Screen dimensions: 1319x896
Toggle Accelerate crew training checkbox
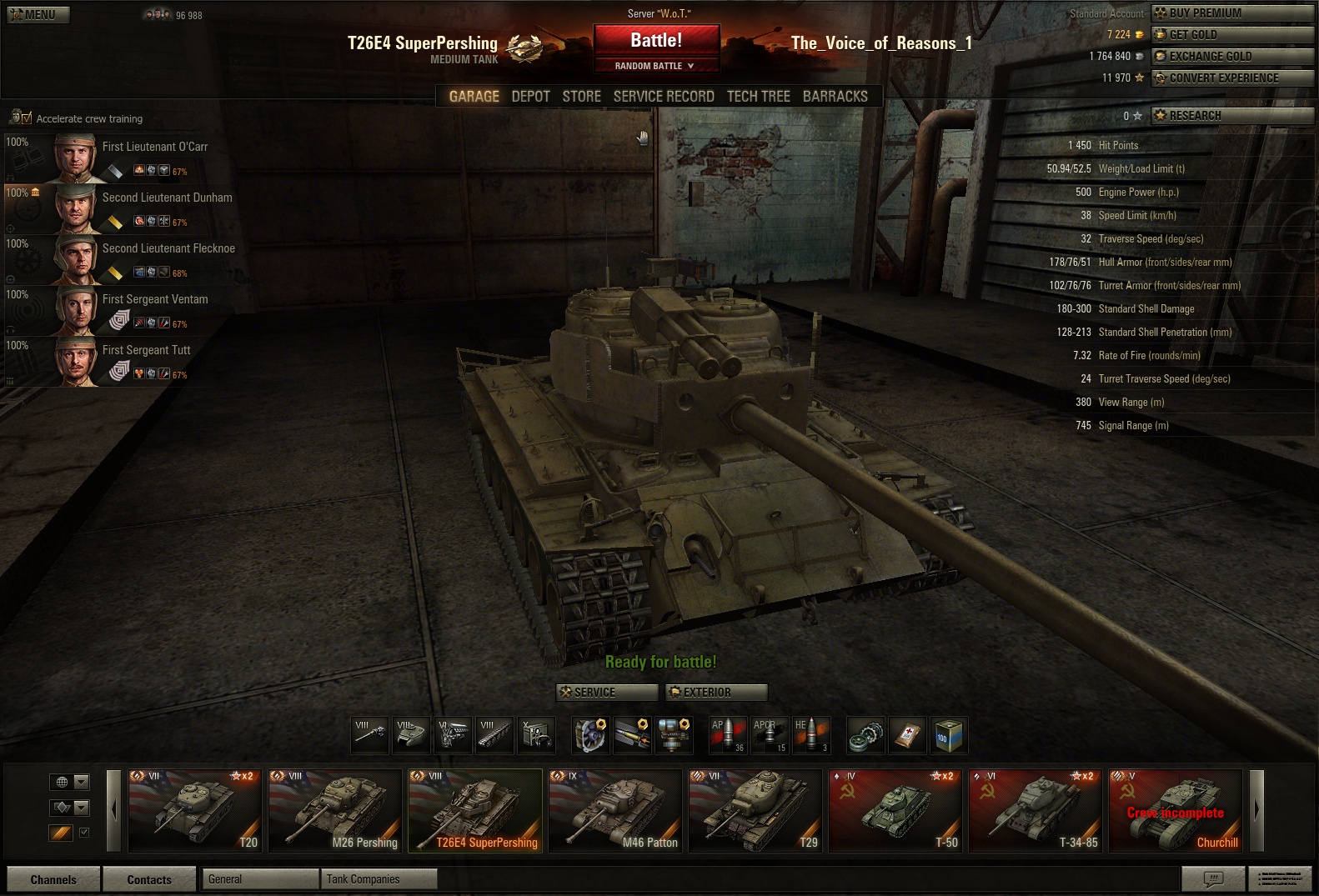click(27, 118)
